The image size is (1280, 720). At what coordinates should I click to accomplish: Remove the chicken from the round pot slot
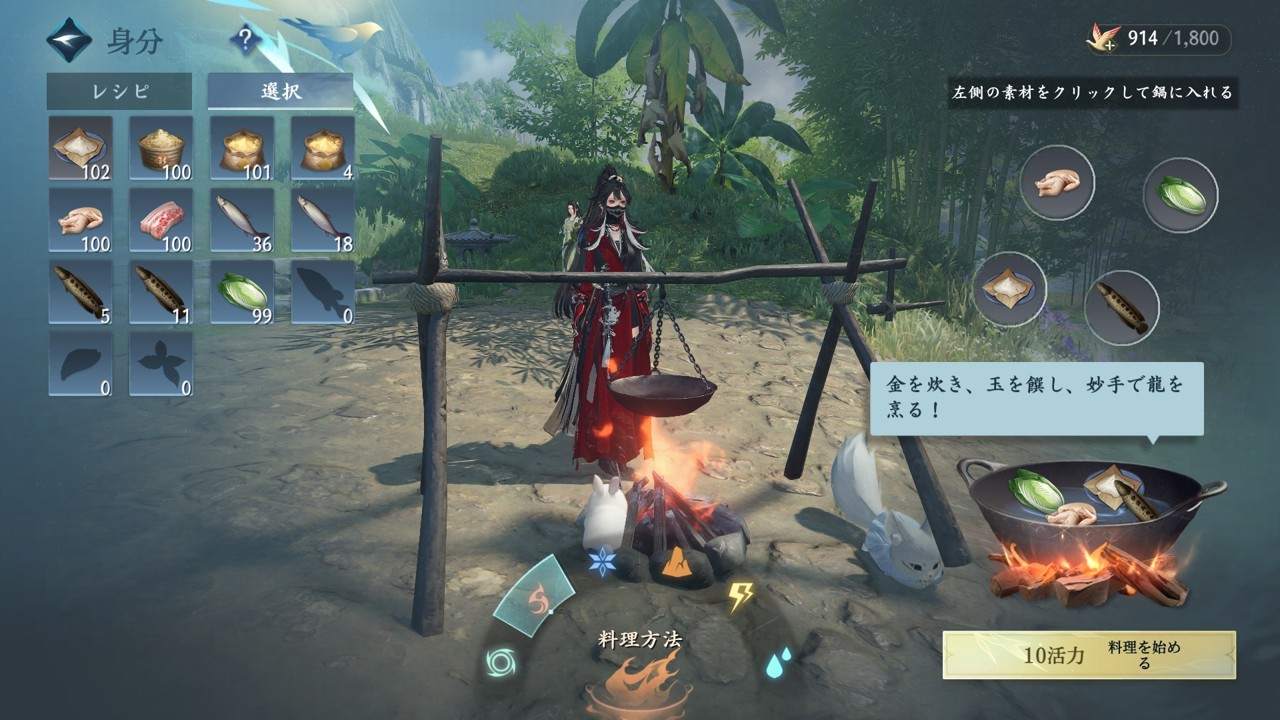point(1057,183)
